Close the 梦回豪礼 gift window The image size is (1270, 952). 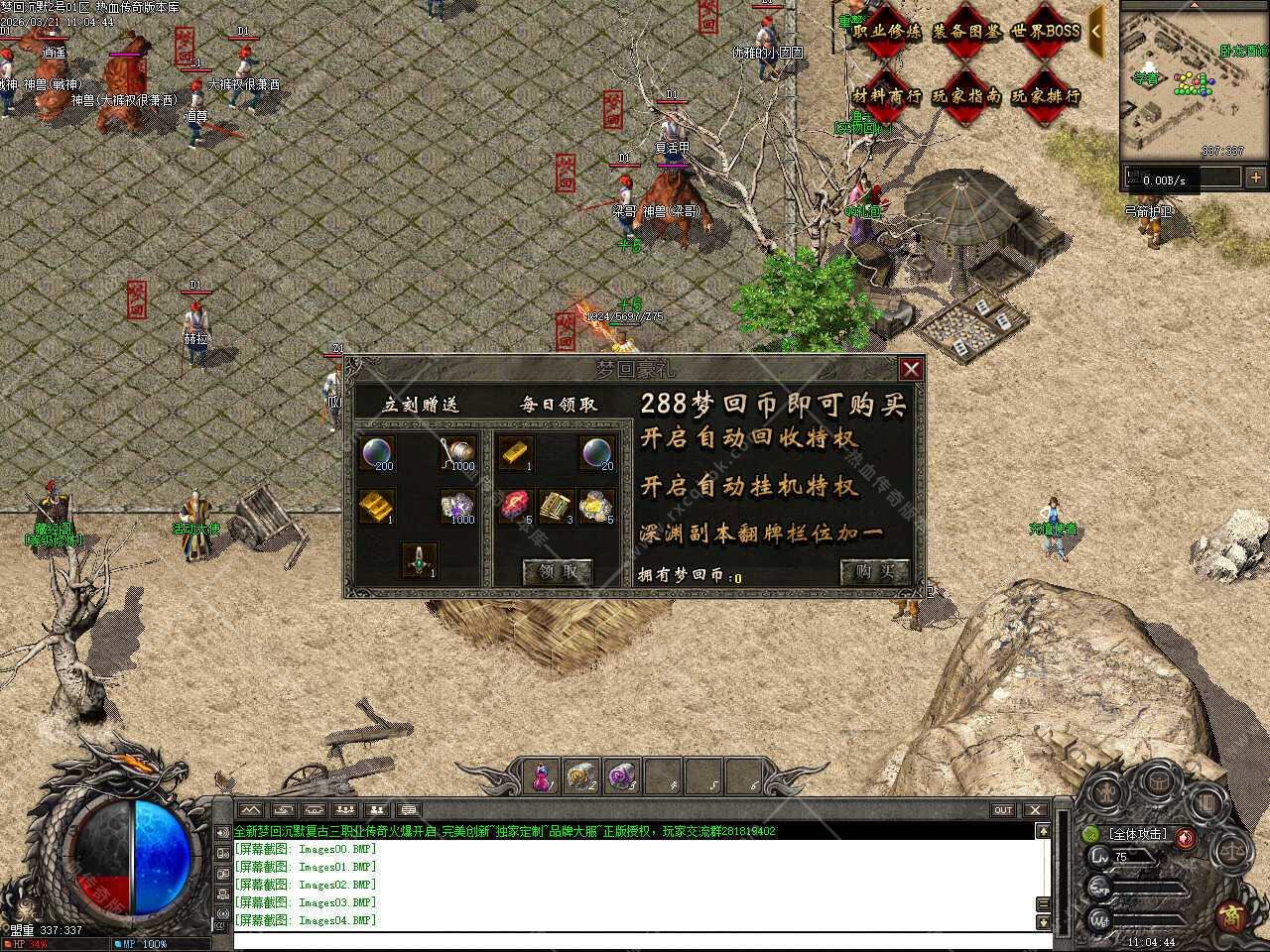coord(911,370)
